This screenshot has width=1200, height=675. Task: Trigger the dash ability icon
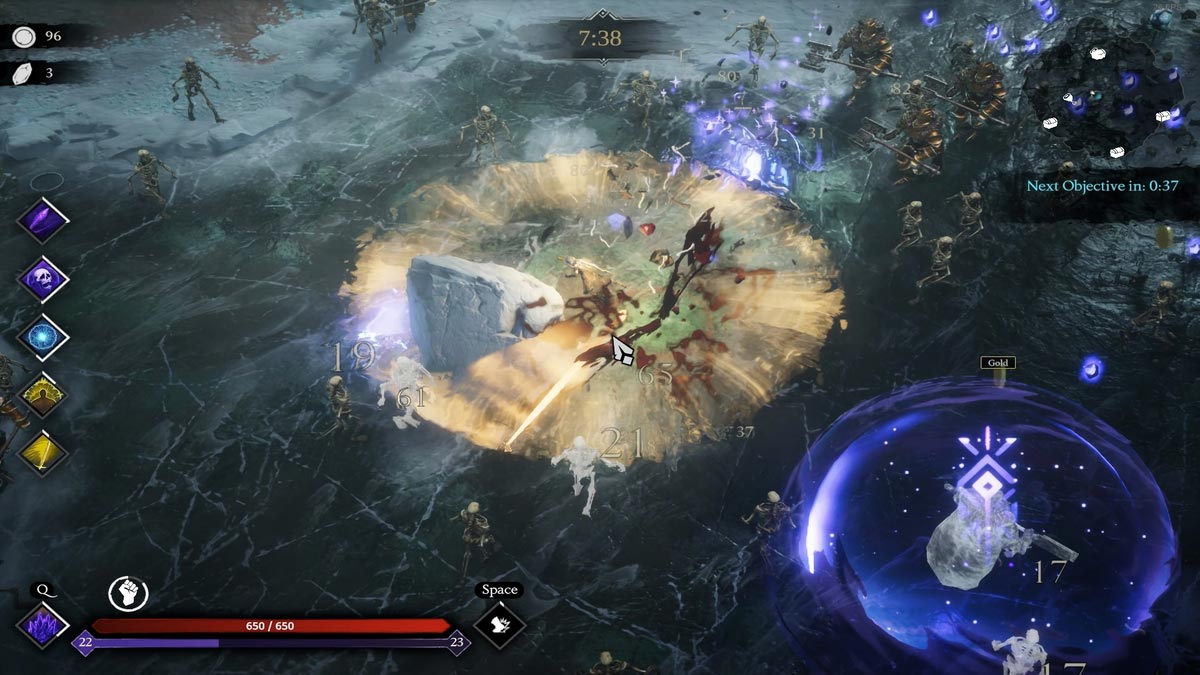coord(499,625)
